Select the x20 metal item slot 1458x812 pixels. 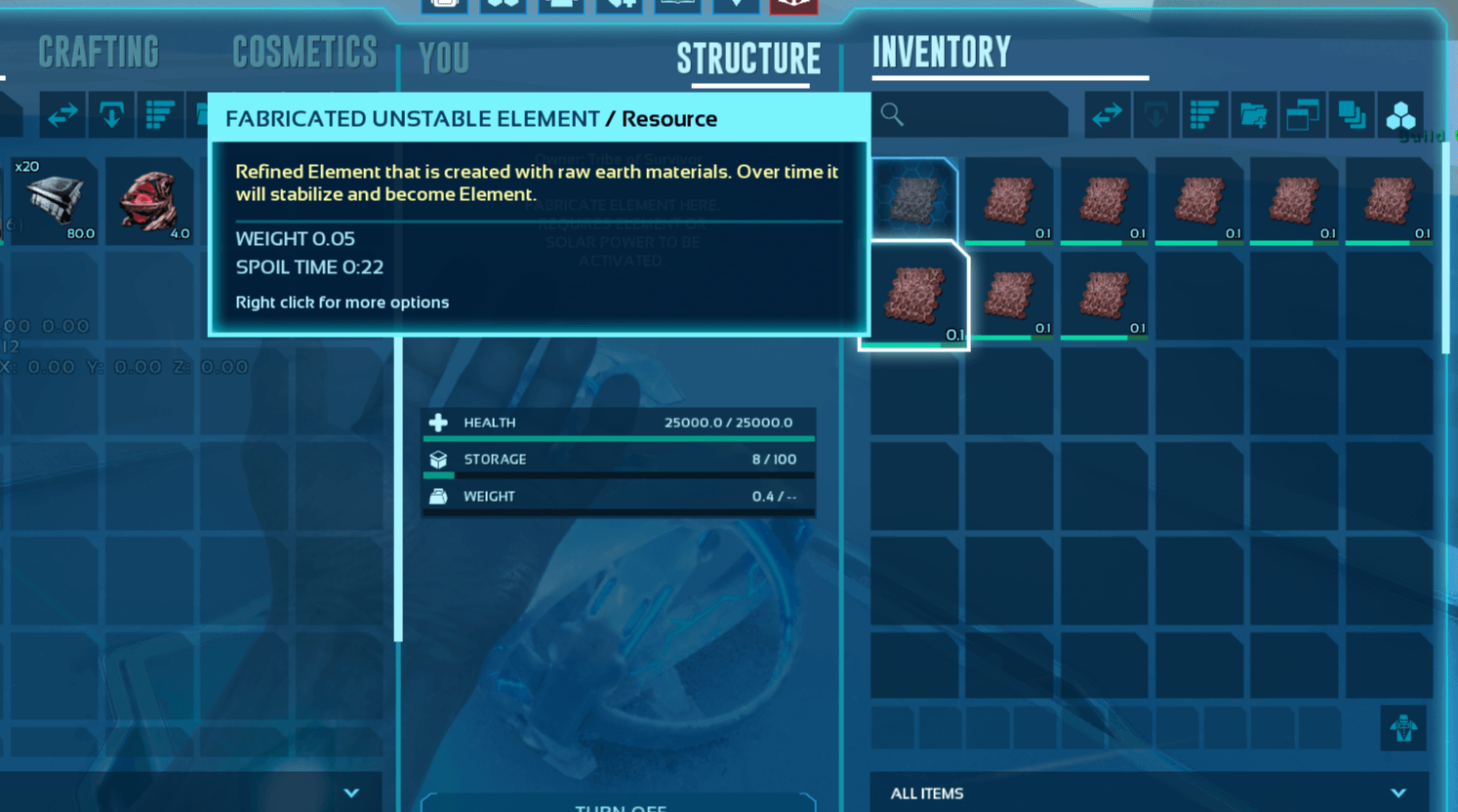click(x=55, y=200)
